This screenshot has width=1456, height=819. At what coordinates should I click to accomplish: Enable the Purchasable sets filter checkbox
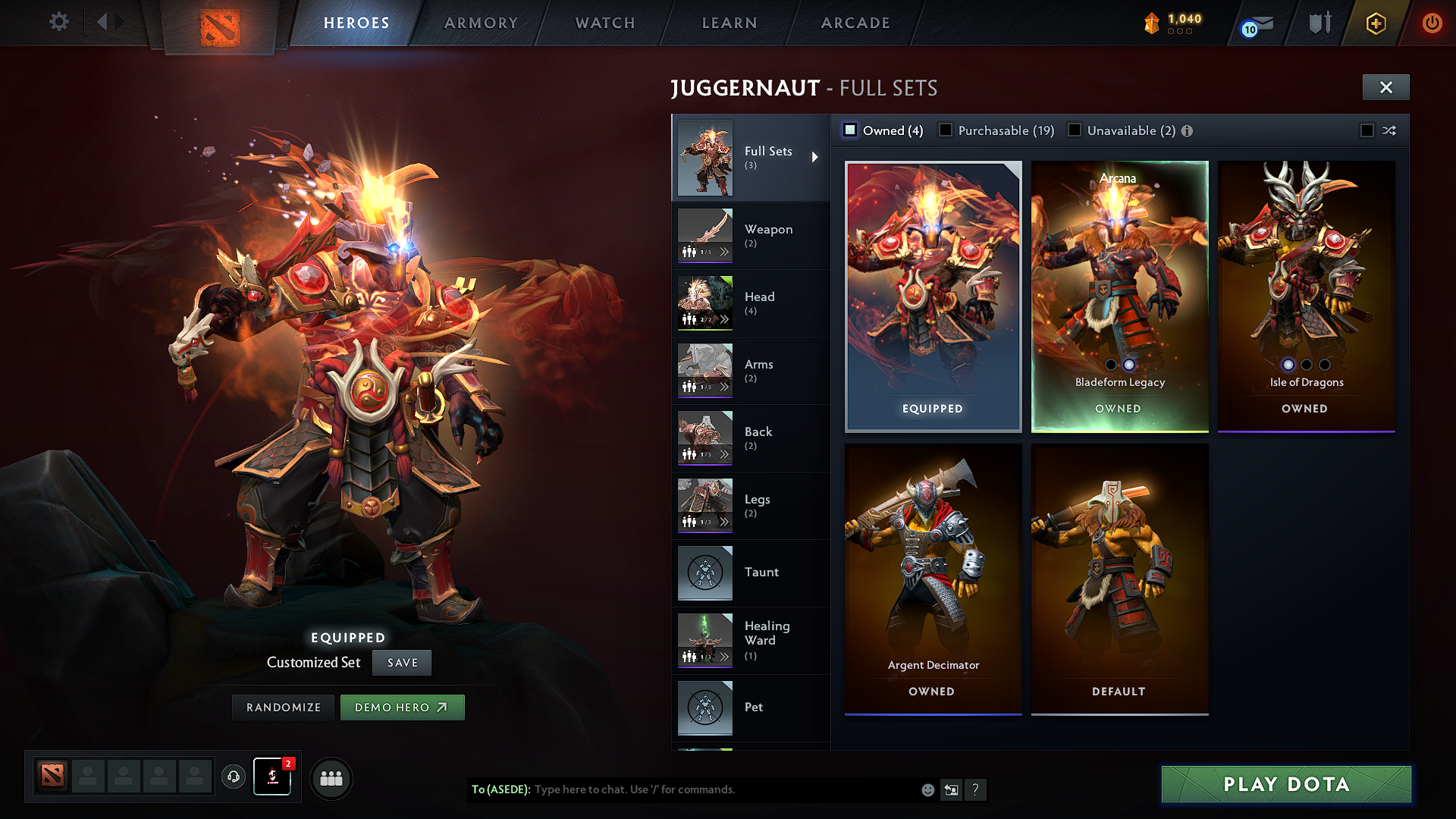click(x=945, y=130)
